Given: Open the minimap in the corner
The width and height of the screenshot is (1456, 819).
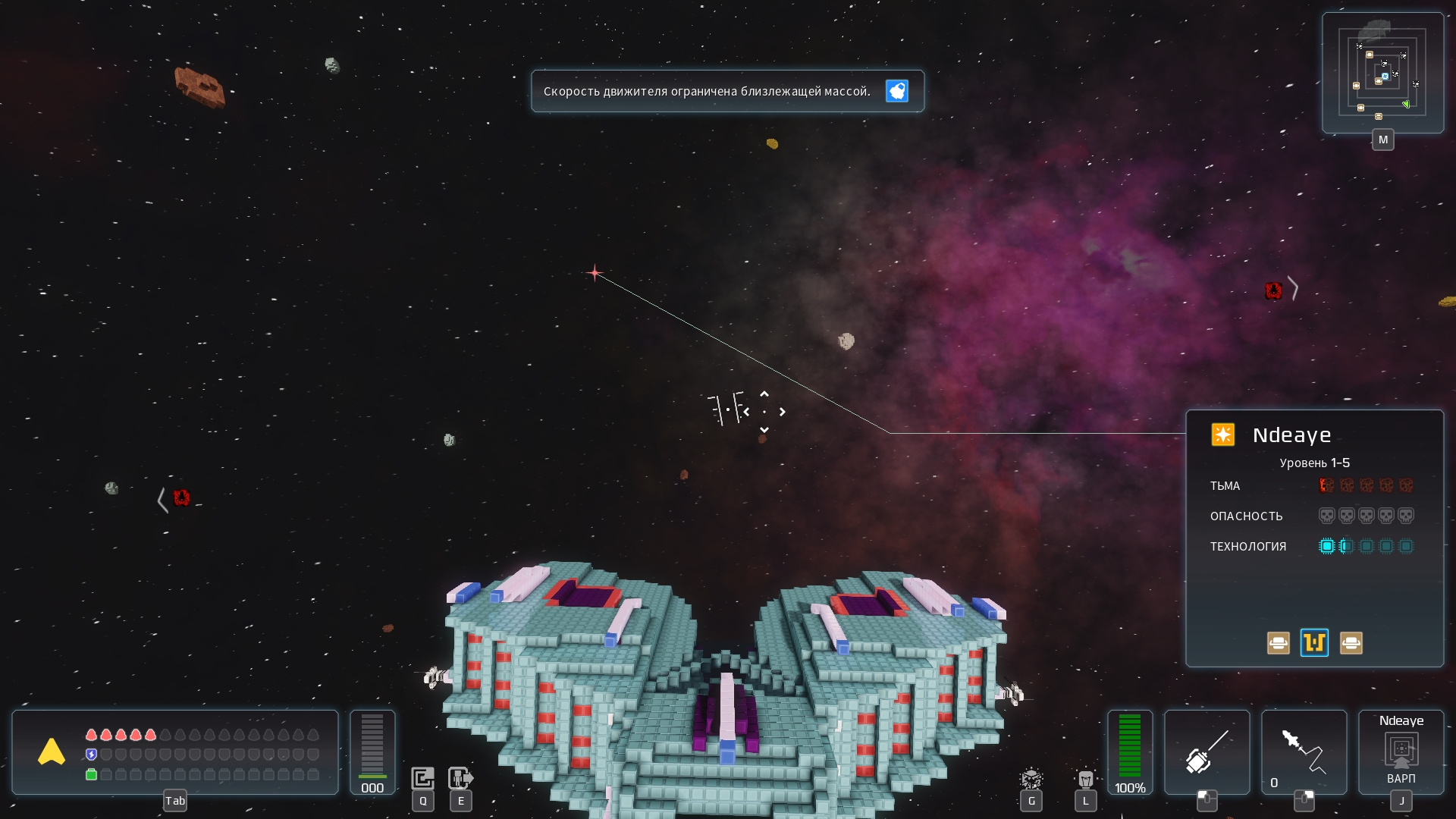Looking at the screenshot, I should click(1382, 74).
